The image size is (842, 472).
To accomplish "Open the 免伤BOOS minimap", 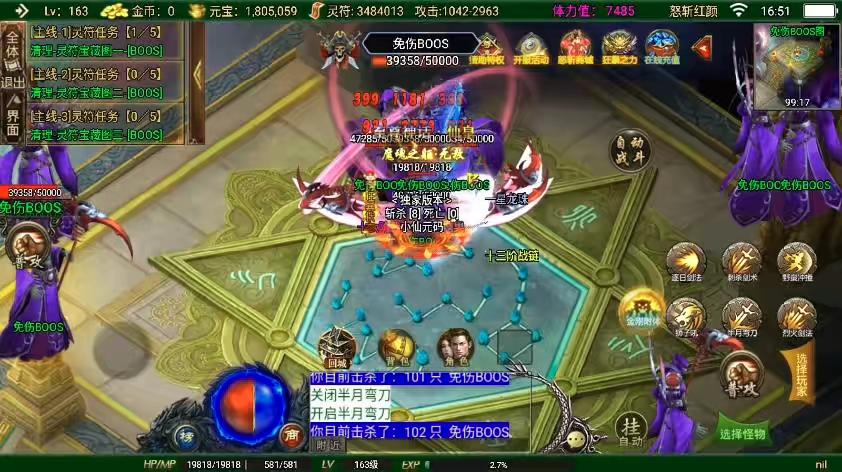I will pos(797,67).
